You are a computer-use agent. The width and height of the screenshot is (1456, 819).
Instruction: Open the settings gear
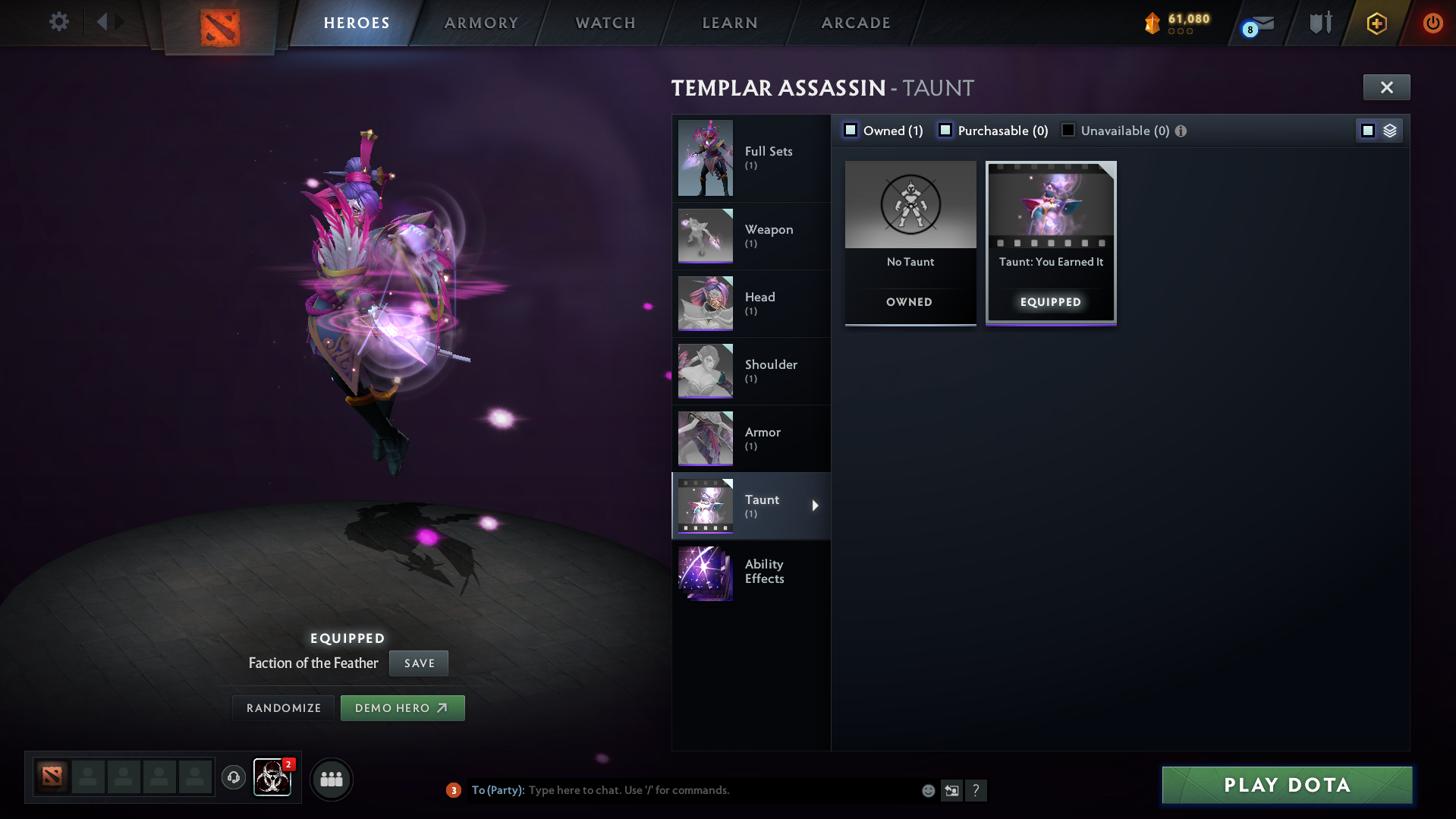tap(58, 22)
